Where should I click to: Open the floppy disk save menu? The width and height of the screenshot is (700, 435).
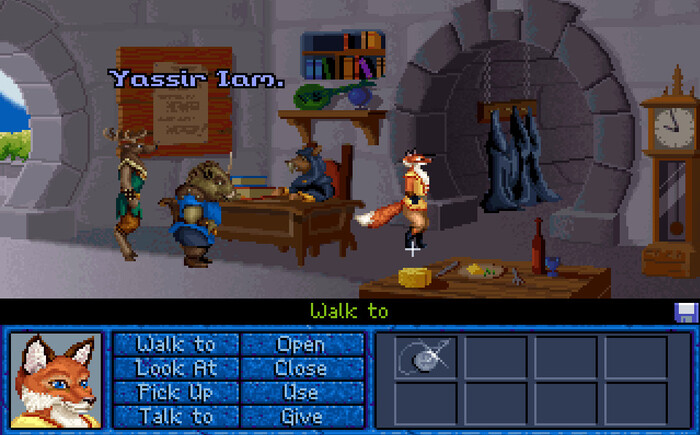(685, 312)
